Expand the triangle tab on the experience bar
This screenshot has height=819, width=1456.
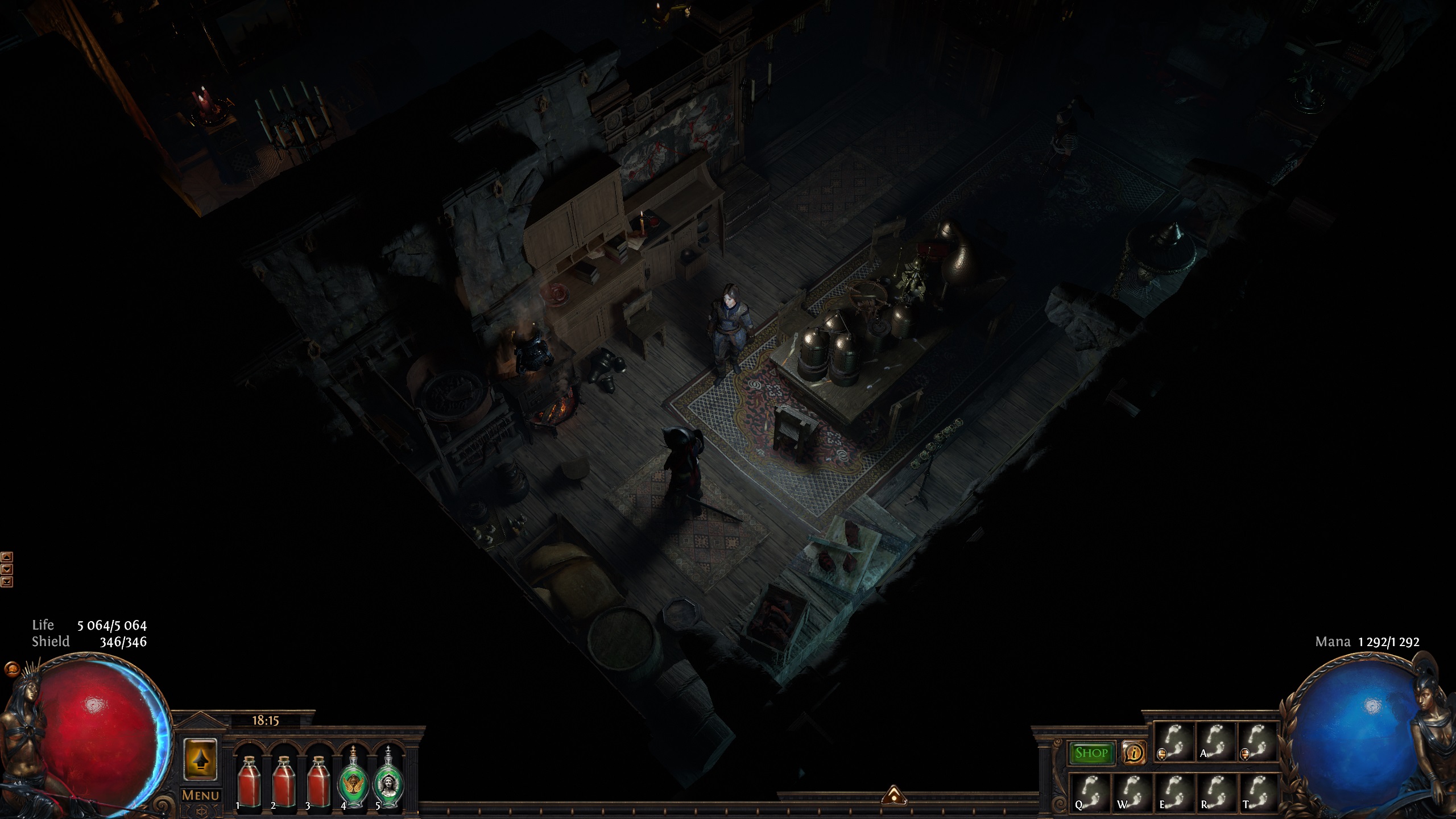[894, 795]
